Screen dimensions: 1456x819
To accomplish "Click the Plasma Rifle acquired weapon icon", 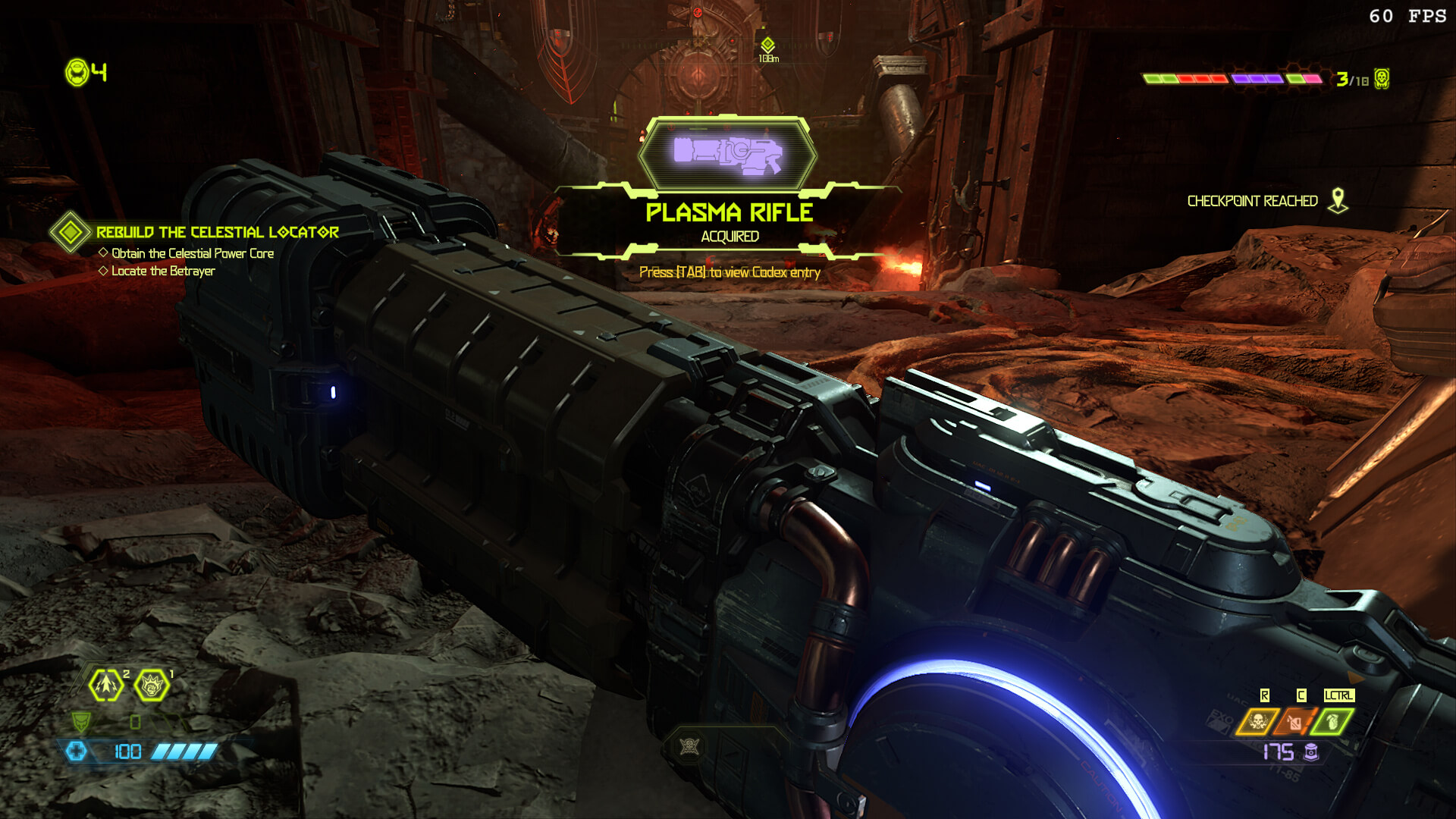I will pos(727,153).
